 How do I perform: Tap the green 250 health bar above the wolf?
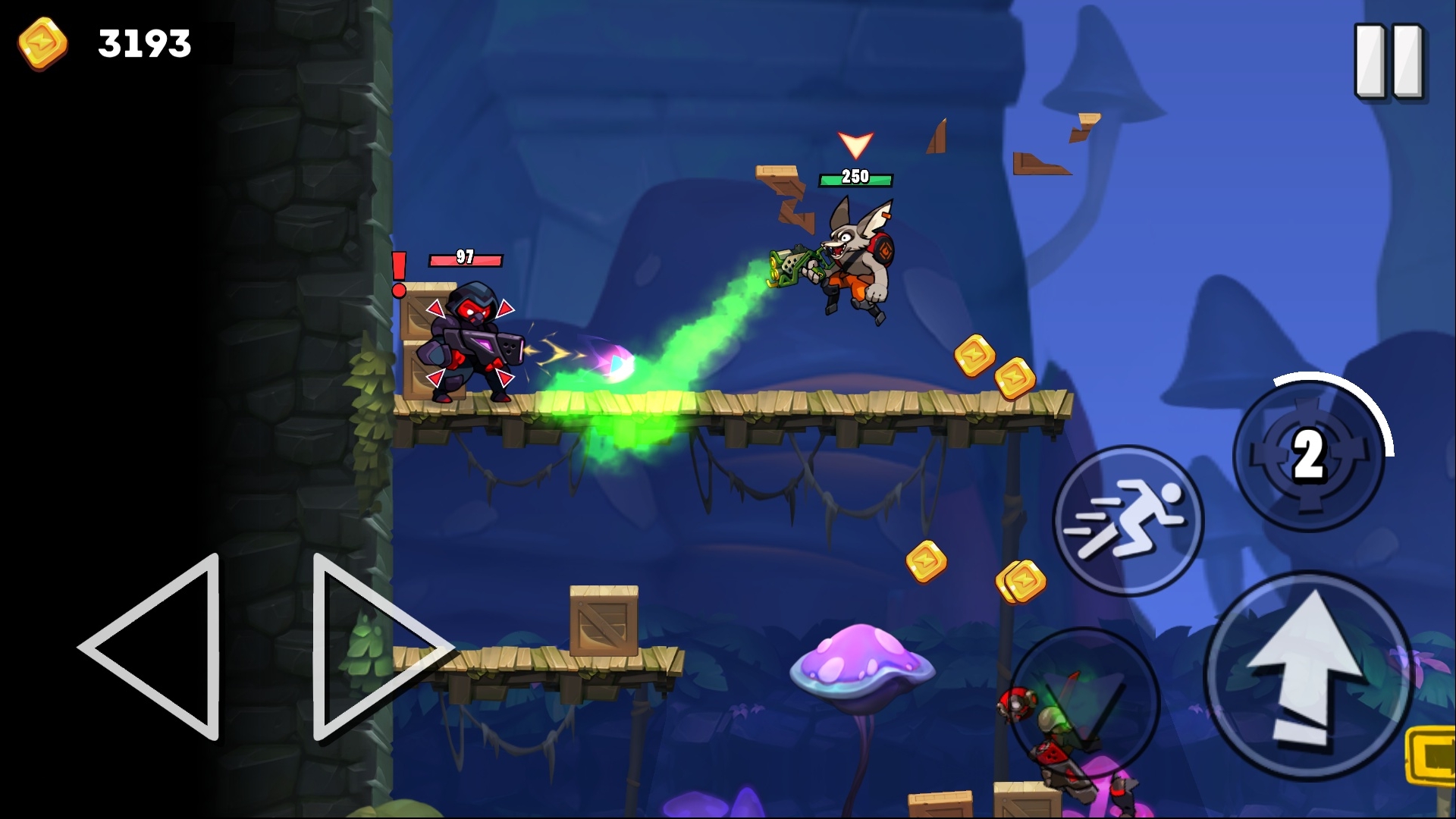point(855,180)
